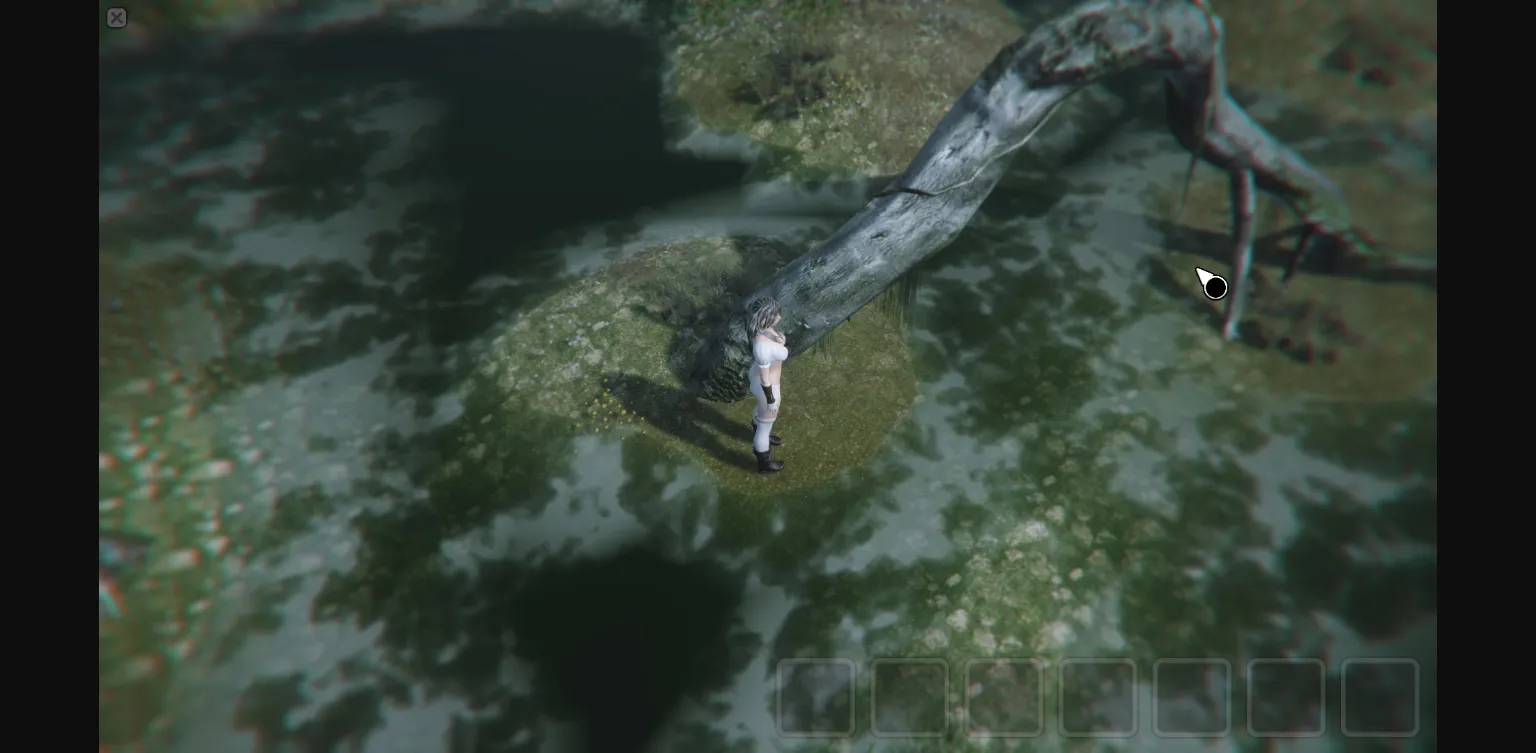Image resolution: width=1536 pixels, height=753 pixels.
Task: Click the small island at the top
Action: click(x=830, y=70)
